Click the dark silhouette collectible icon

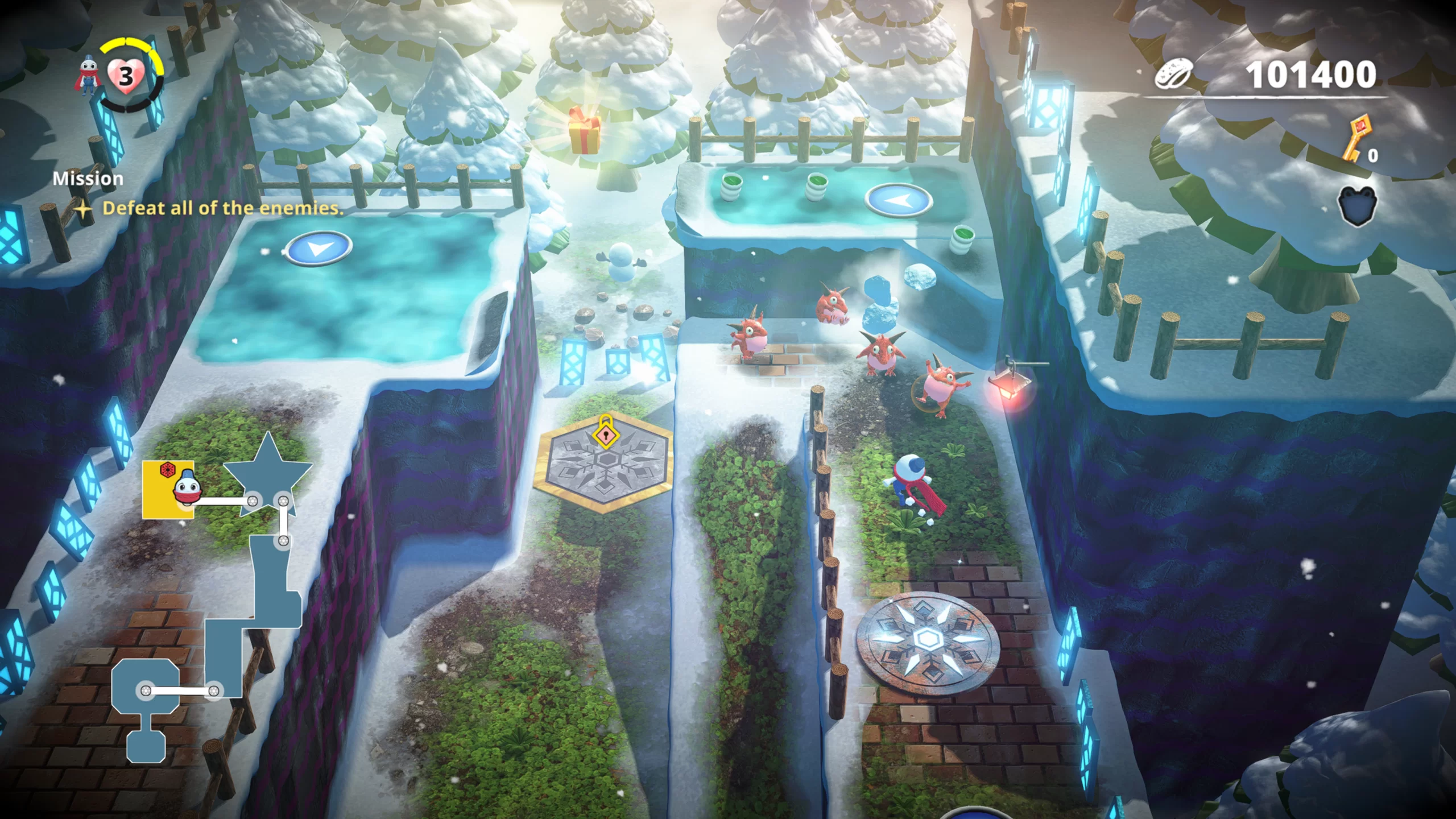point(1358,206)
